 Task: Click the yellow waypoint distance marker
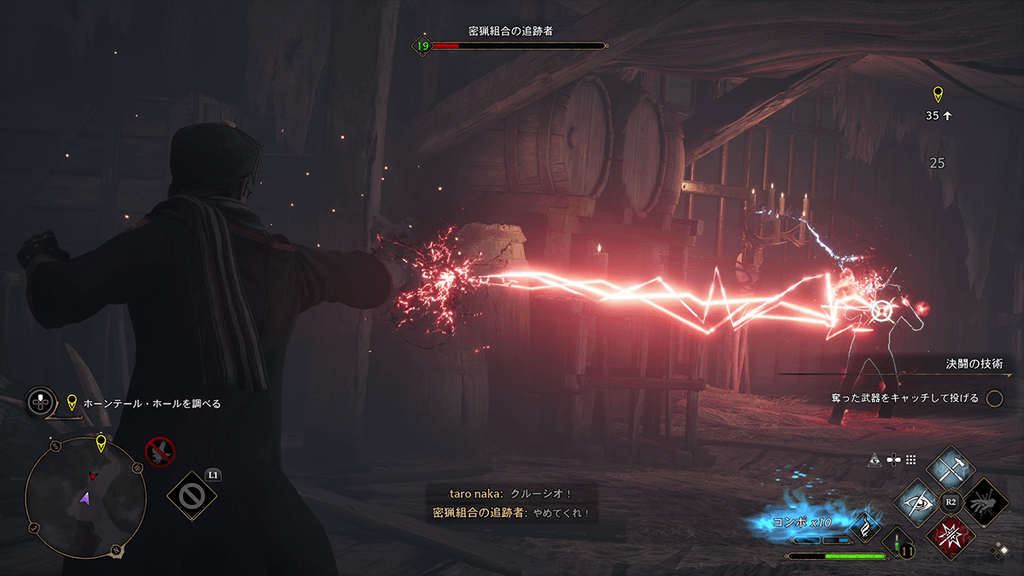point(937,95)
